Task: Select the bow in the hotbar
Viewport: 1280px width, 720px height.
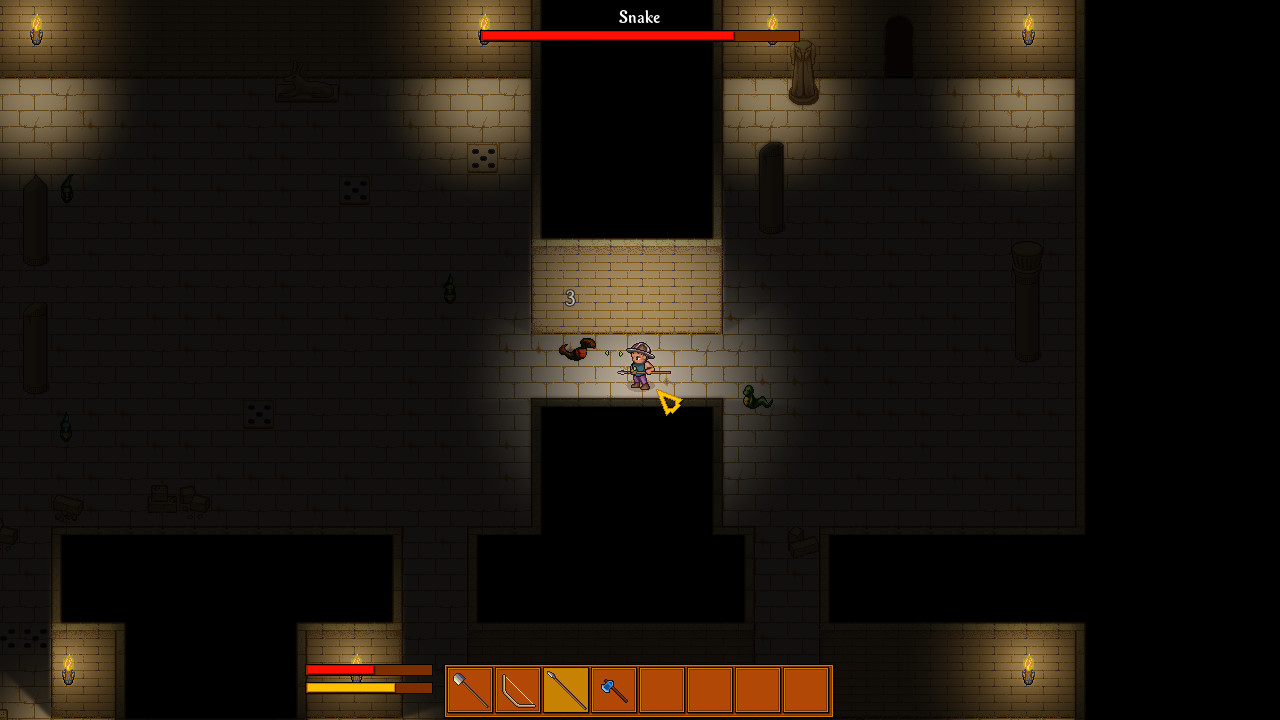Action: (x=517, y=690)
